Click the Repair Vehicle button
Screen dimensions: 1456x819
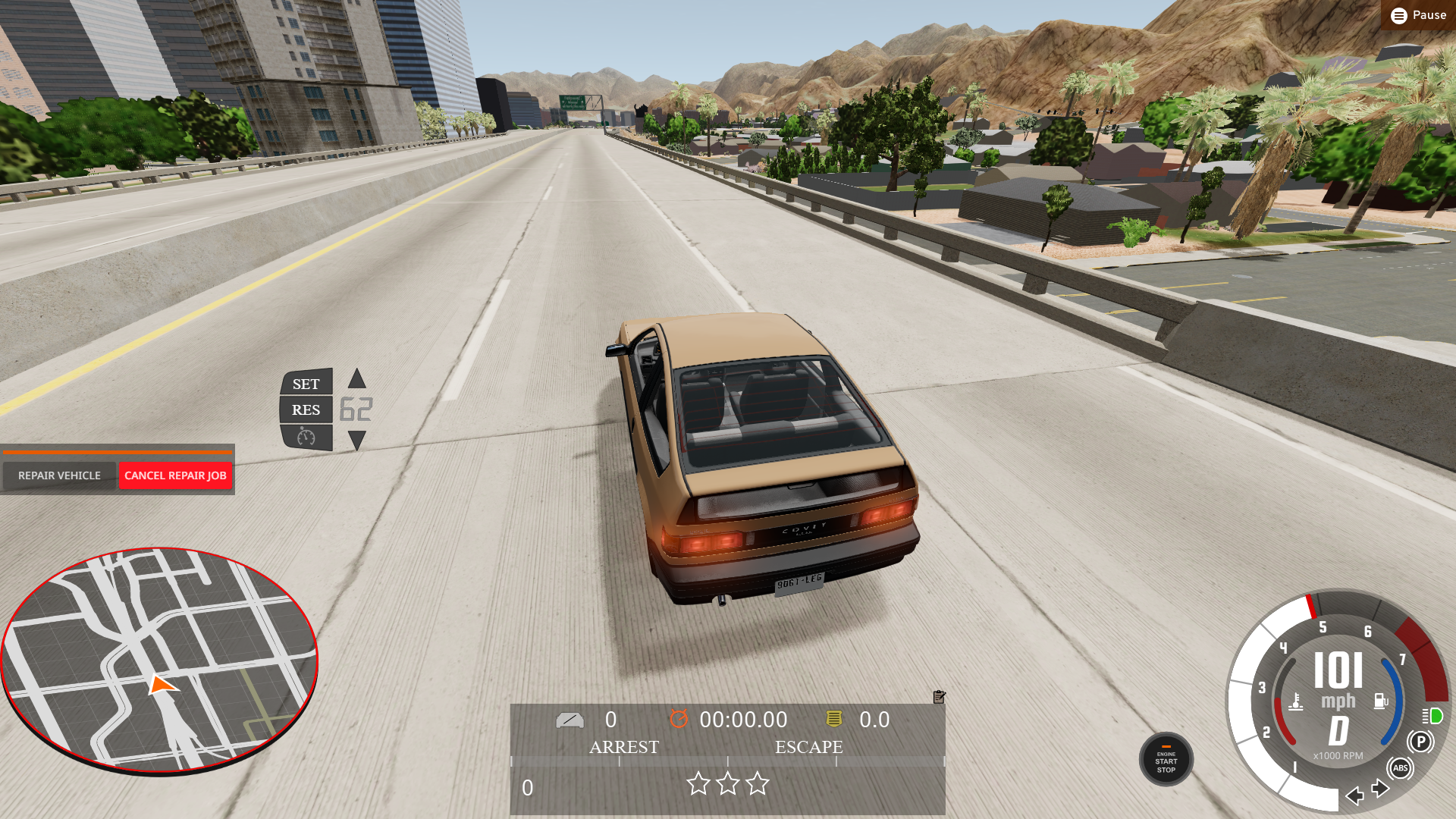click(59, 475)
